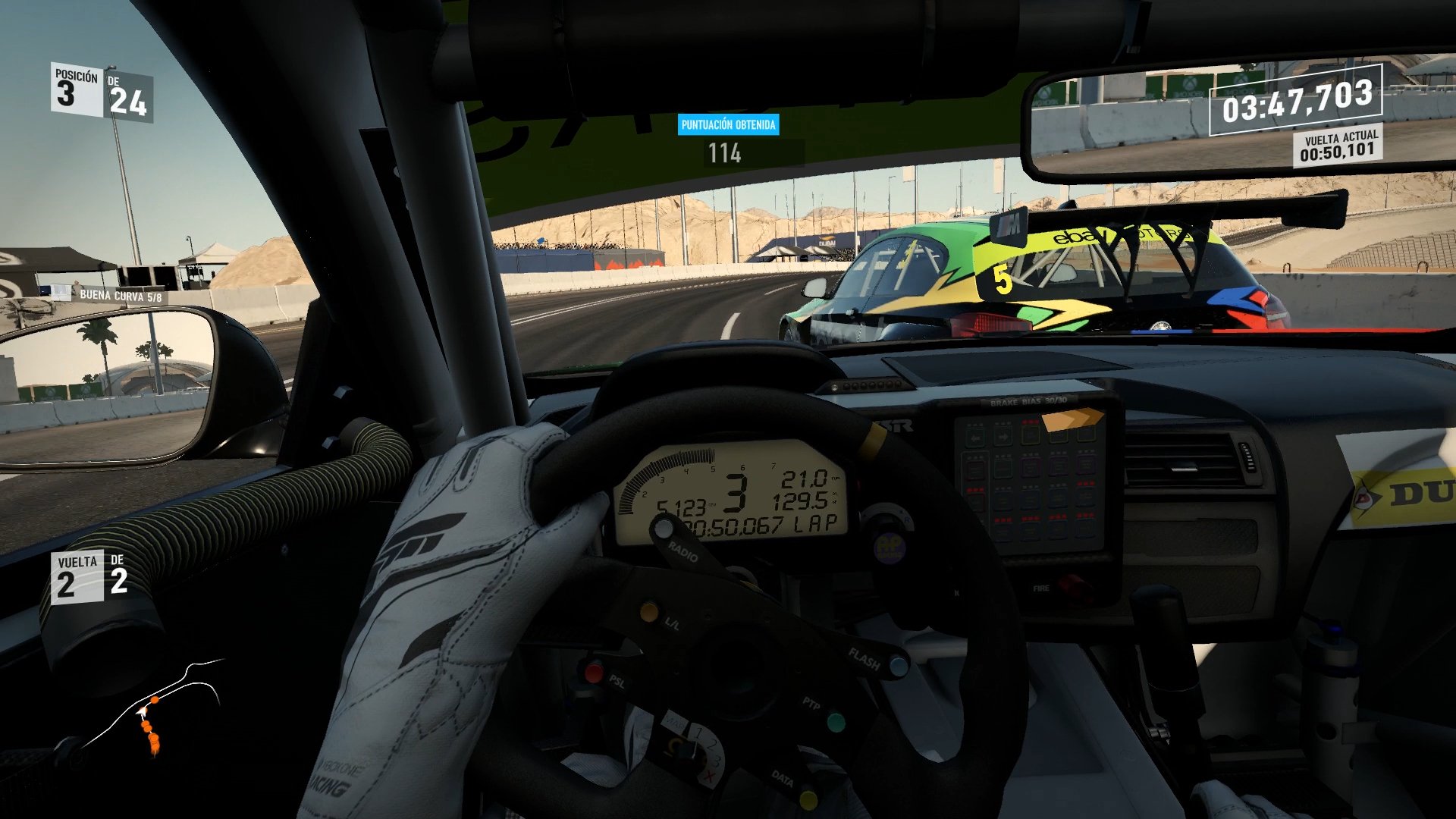Open the BRAKE BIAS 30/30 display
Viewport: 1456px width, 819px height.
(x=1029, y=400)
